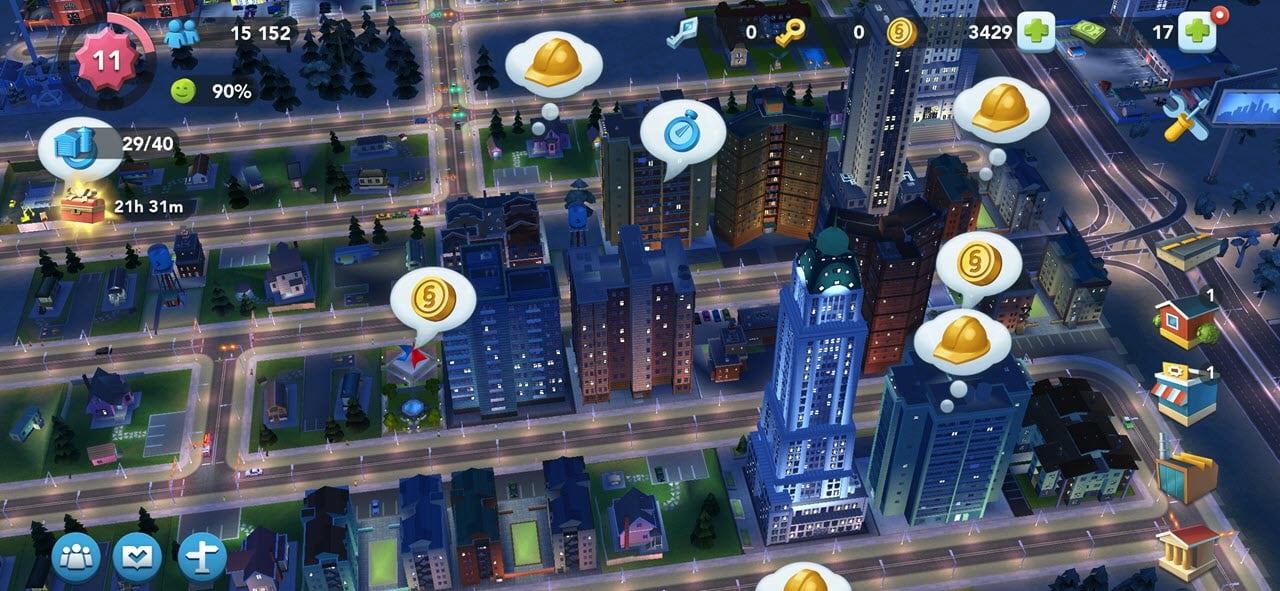
Task: Check the green smiley happiness icon
Action: click(183, 91)
